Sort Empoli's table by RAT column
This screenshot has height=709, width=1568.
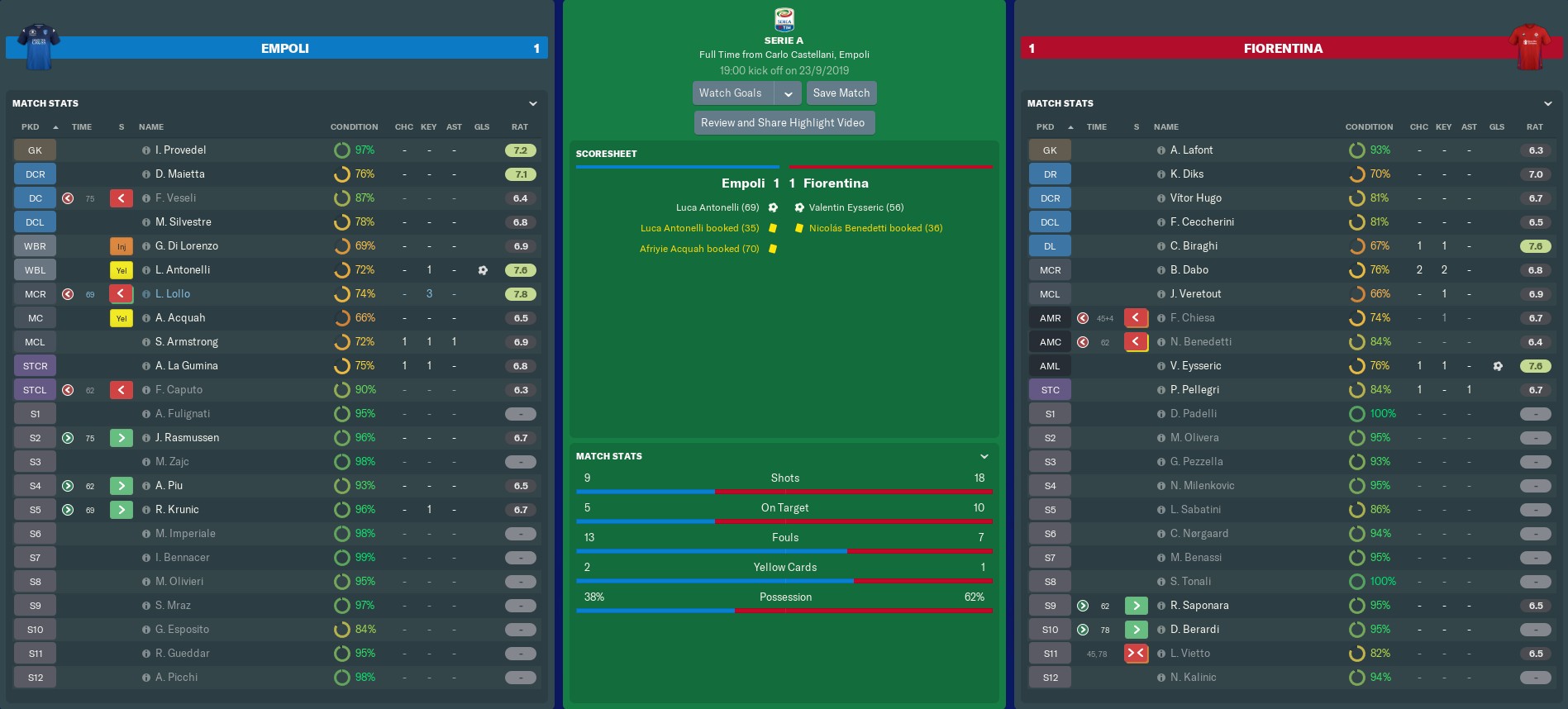tap(519, 127)
